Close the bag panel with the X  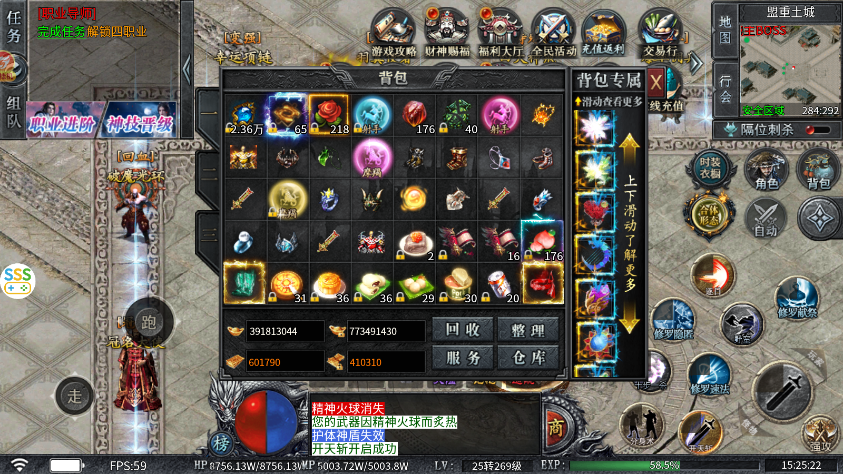[x=656, y=82]
